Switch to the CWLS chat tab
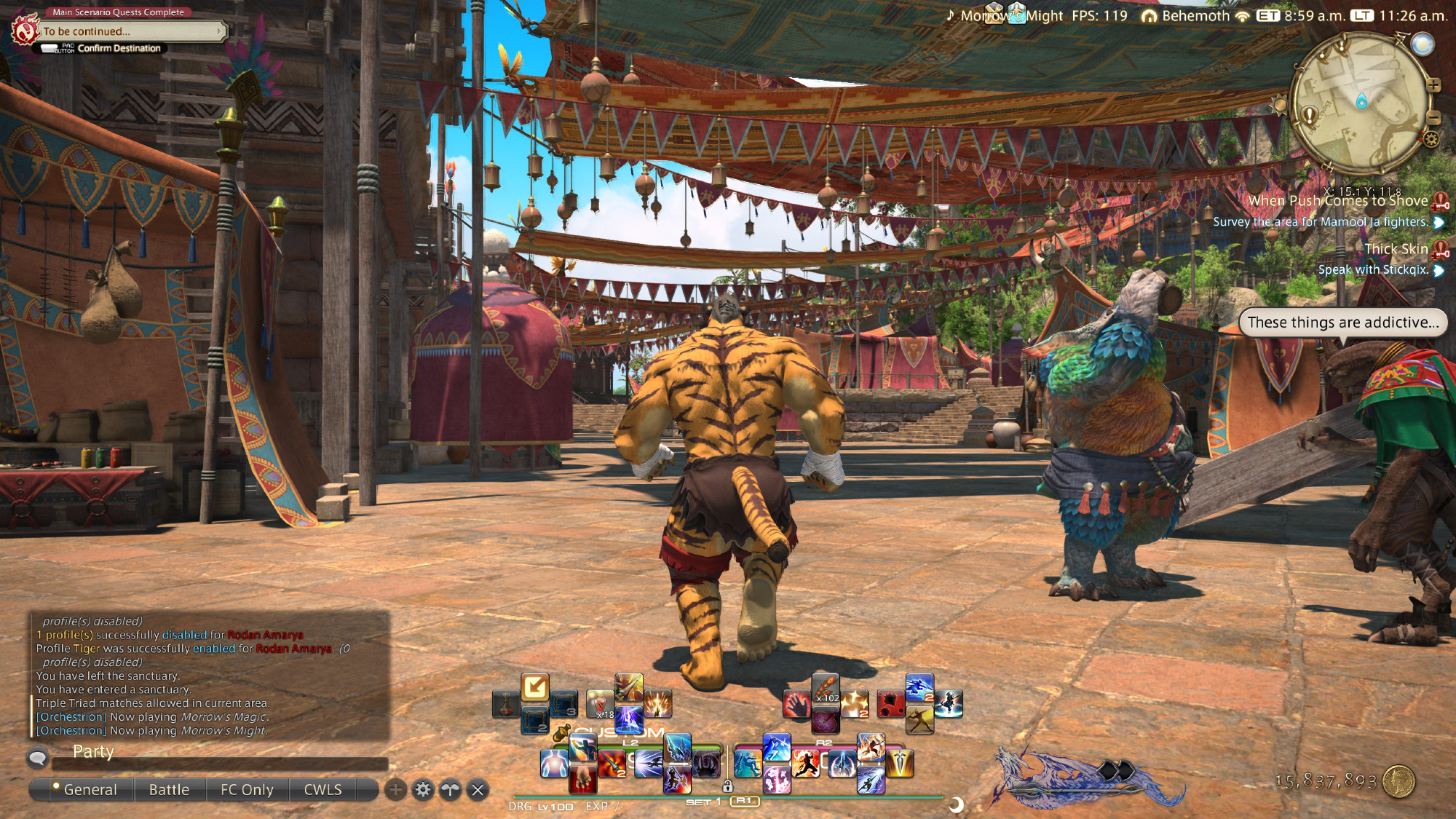1456x819 pixels. coord(323,790)
